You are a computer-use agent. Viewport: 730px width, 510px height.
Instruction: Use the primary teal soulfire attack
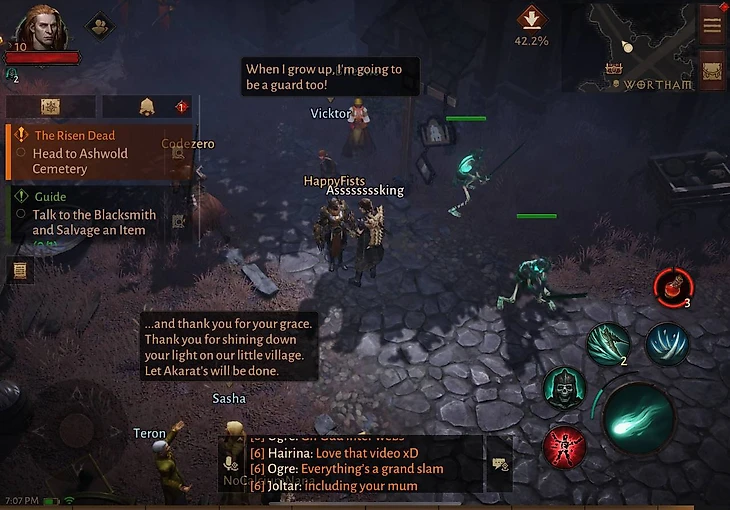point(639,417)
